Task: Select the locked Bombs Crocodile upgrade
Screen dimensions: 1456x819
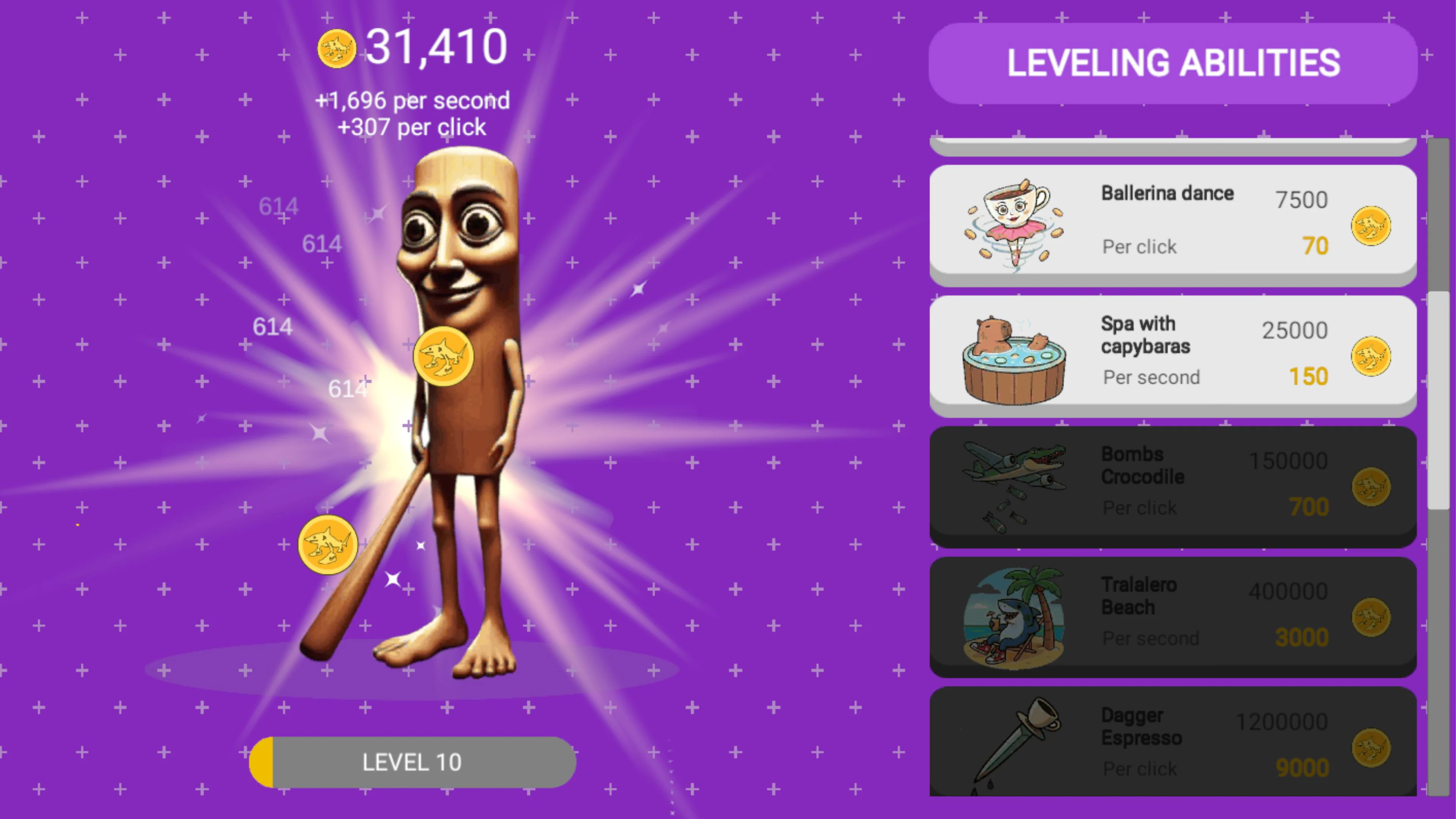Action: (1172, 485)
